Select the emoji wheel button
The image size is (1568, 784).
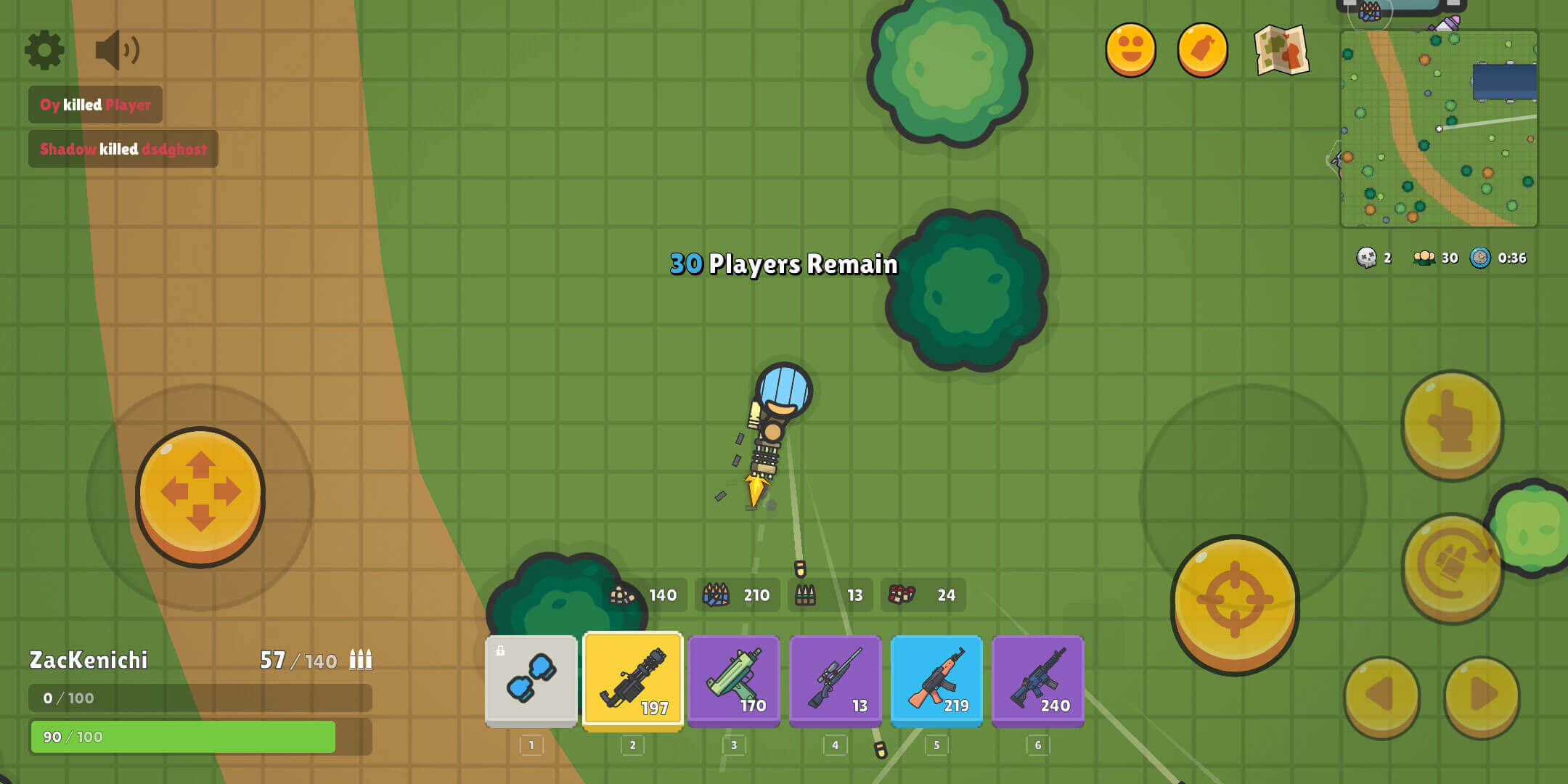click(1131, 49)
